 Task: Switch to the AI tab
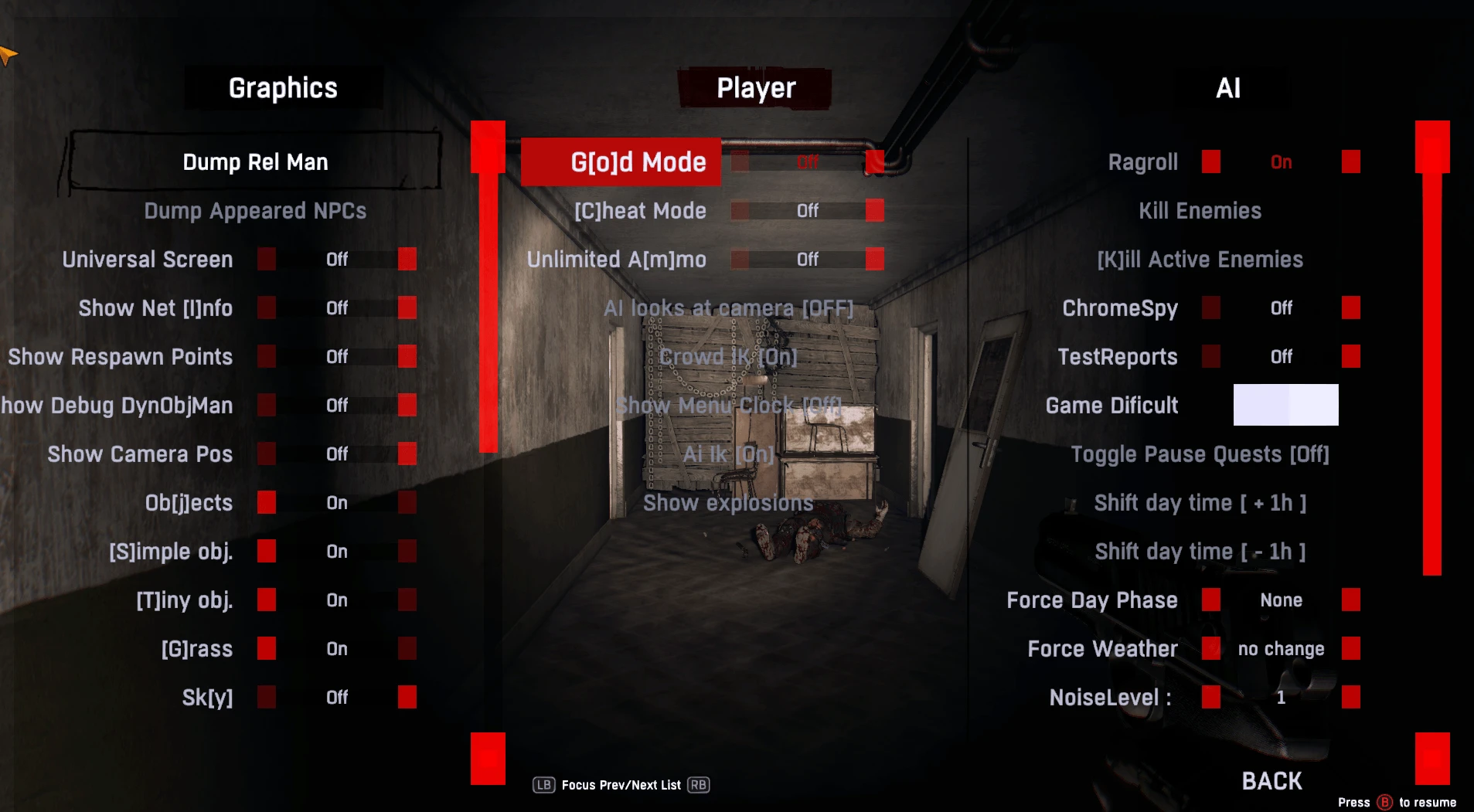pos(1228,87)
